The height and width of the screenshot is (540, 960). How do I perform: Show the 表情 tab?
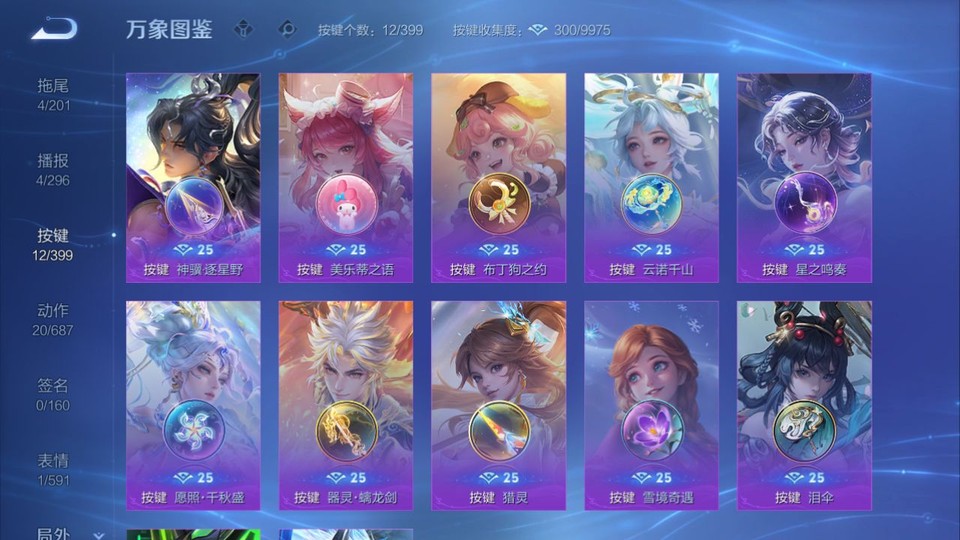click(x=54, y=469)
